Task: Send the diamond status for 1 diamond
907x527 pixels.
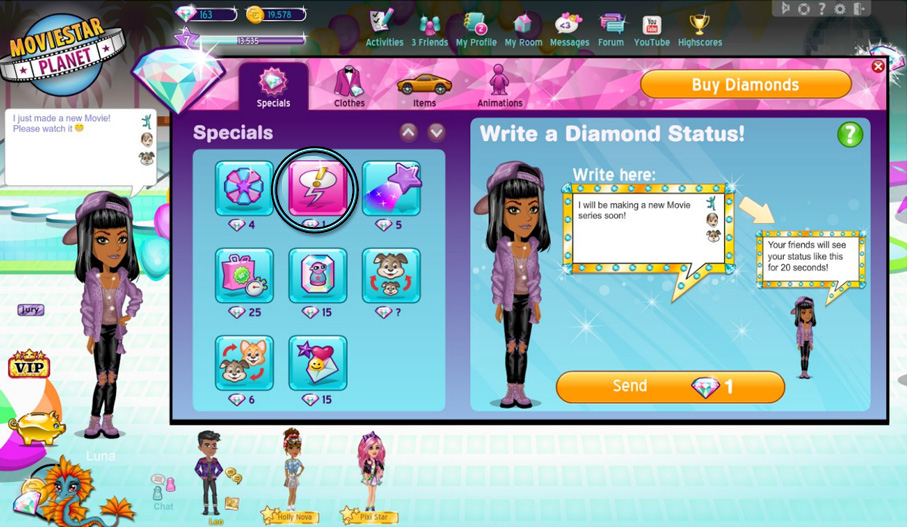Action: pyautogui.click(x=670, y=387)
